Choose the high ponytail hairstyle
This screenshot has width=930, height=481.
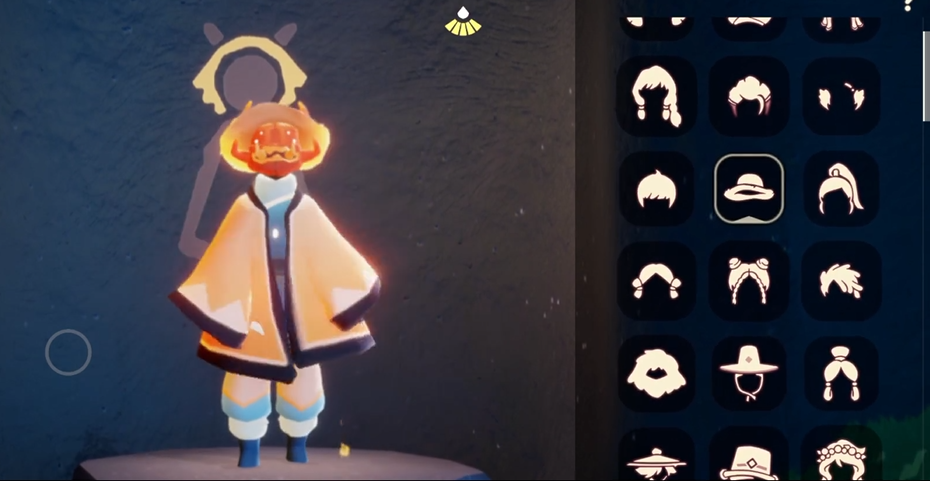(841, 189)
